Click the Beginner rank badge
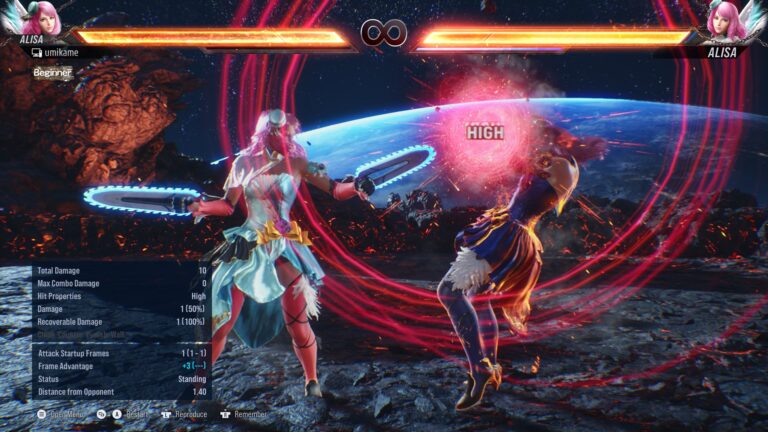Viewport: 768px width, 432px height. [x=52, y=72]
